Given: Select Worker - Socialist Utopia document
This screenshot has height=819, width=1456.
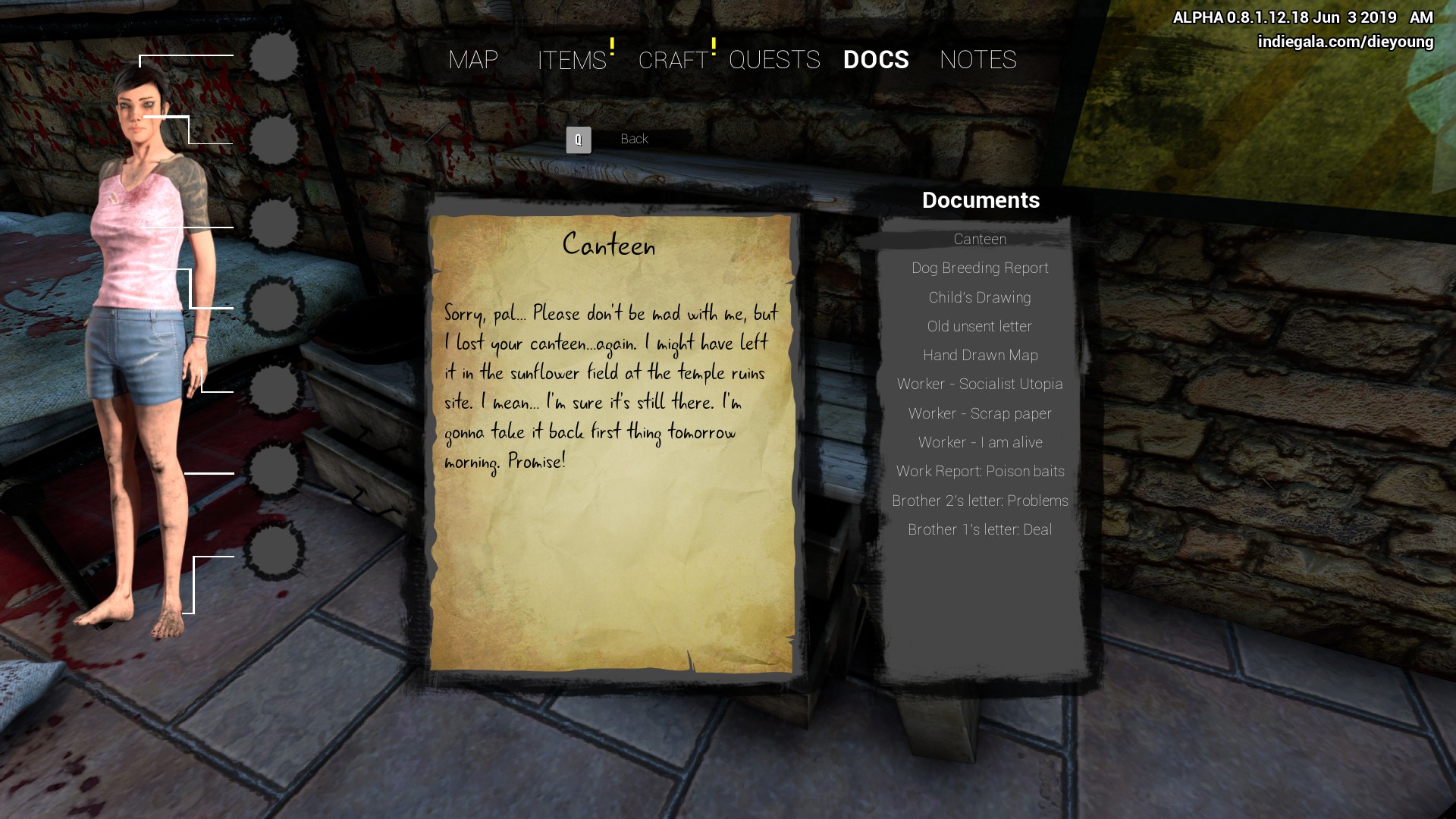Looking at the screenshot, I should point(980,384).
